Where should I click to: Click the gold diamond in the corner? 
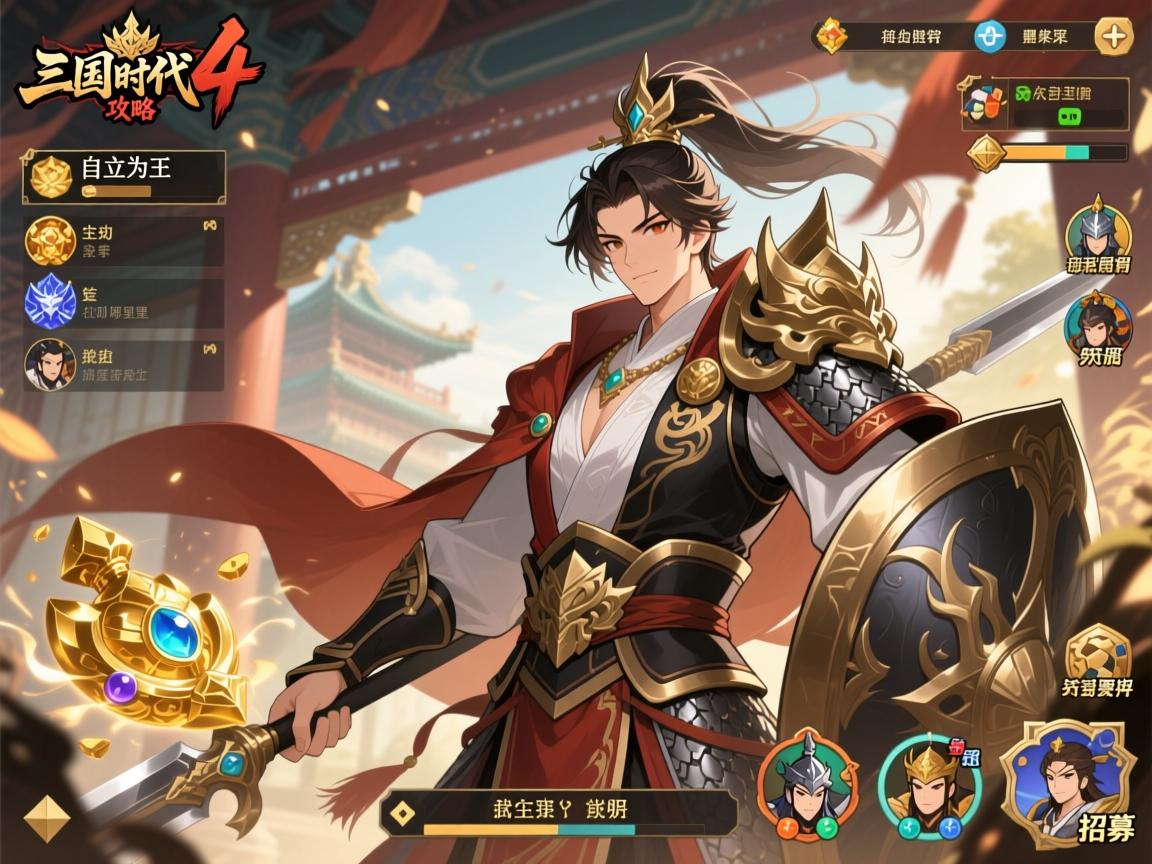(46, 820)
